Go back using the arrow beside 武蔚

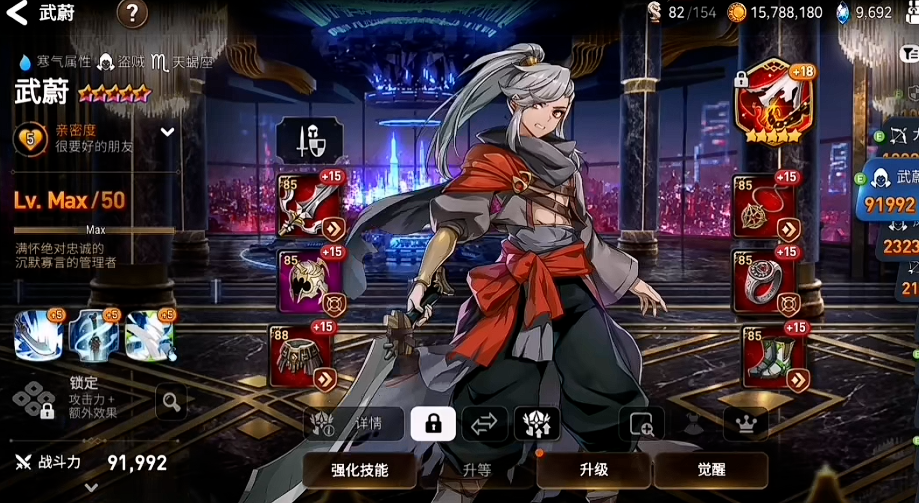(18, 14)
